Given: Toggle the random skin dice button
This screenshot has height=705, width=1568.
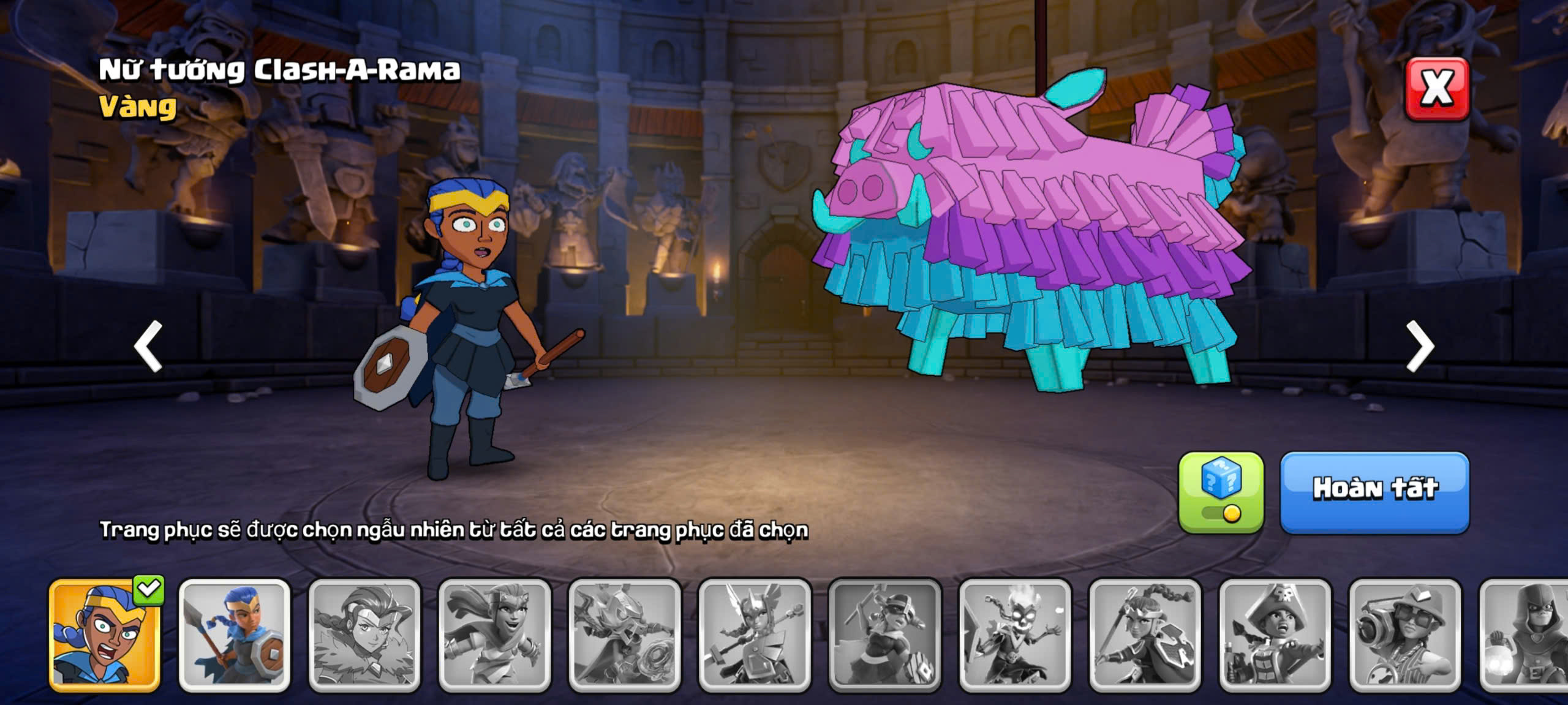Looking at the screenshot, I should point(1221,492).
